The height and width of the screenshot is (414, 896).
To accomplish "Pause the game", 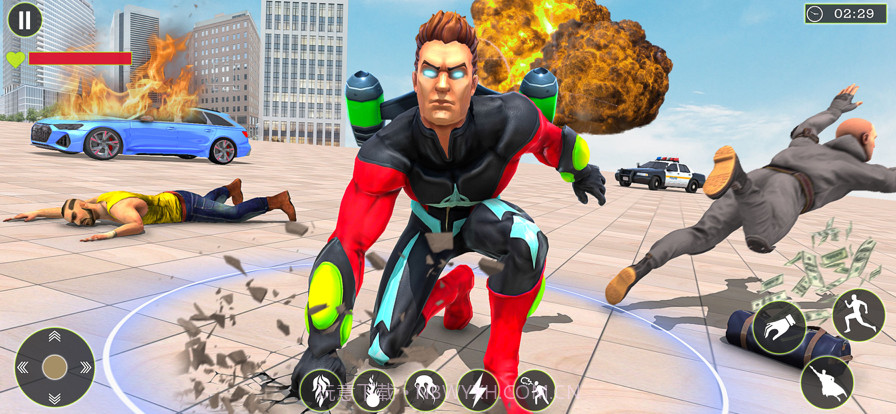I will 25,18.
